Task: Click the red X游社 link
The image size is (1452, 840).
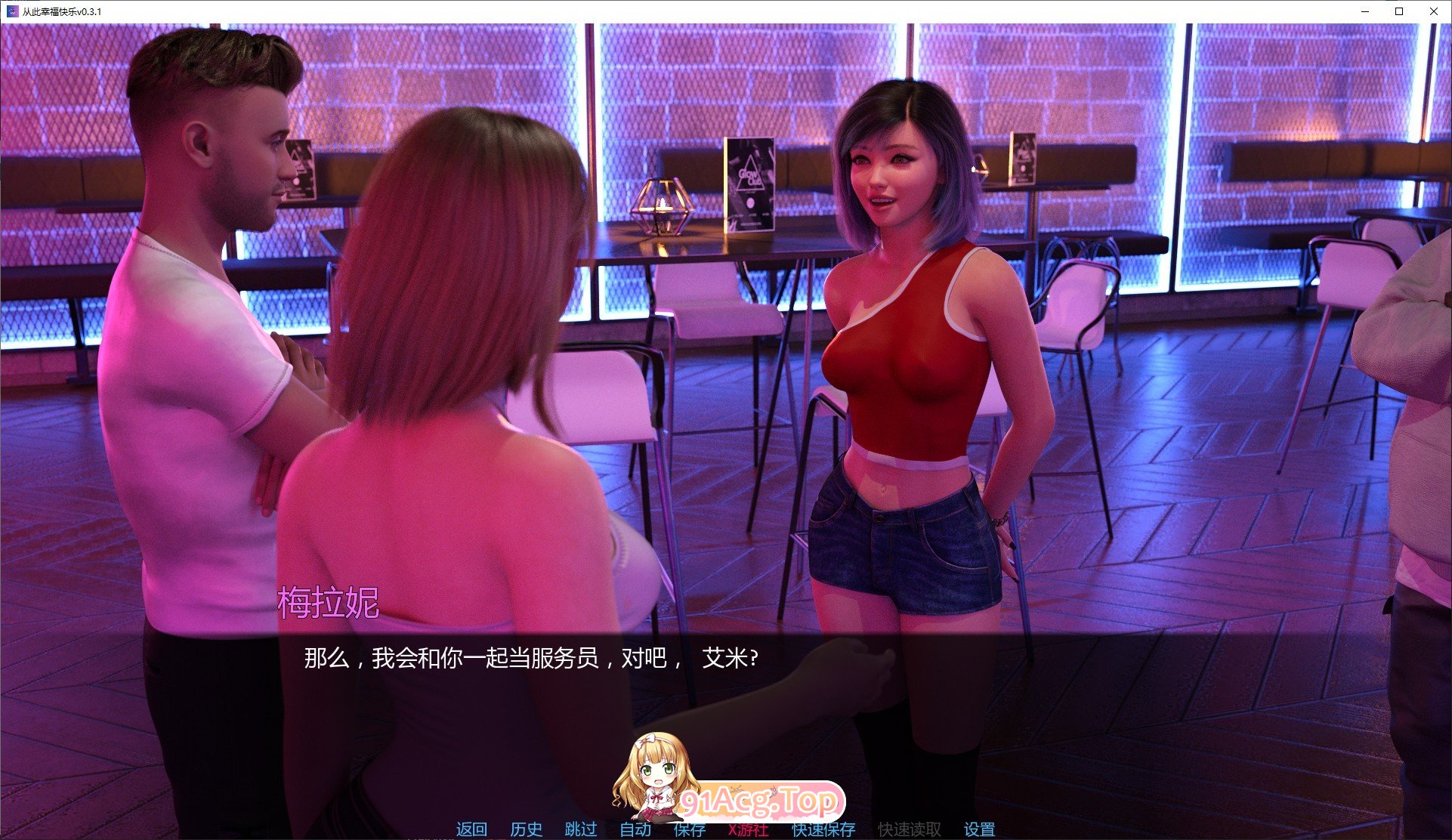Action: coord(749,829)
